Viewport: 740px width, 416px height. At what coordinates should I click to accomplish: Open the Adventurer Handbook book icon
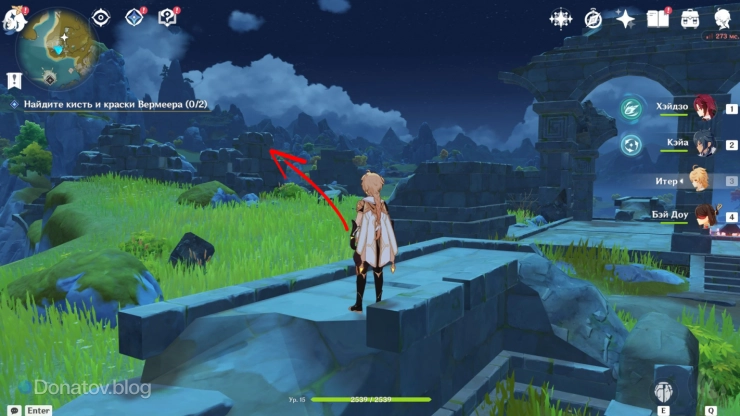657,19
